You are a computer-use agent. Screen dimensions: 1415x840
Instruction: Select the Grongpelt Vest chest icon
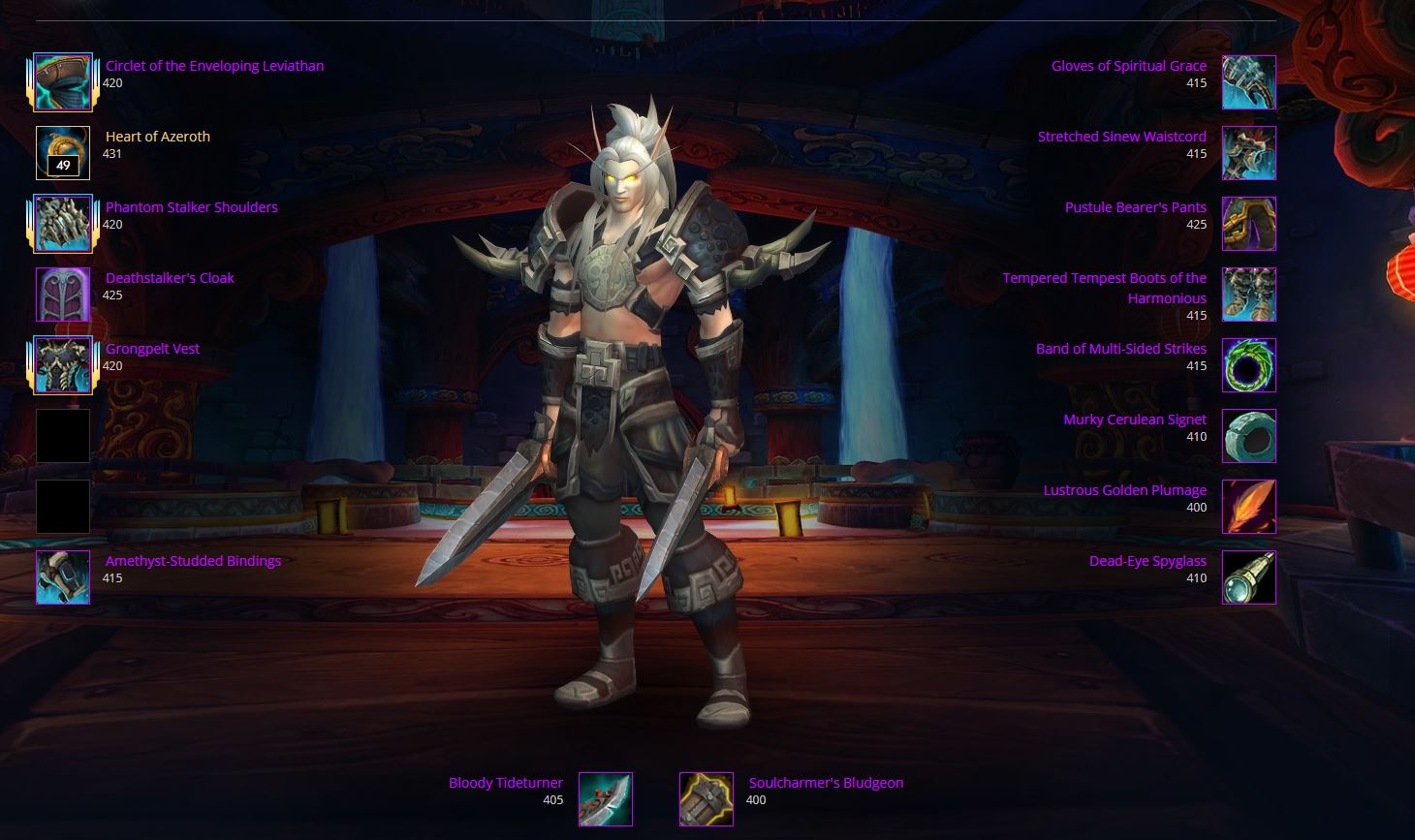(62, 364)
